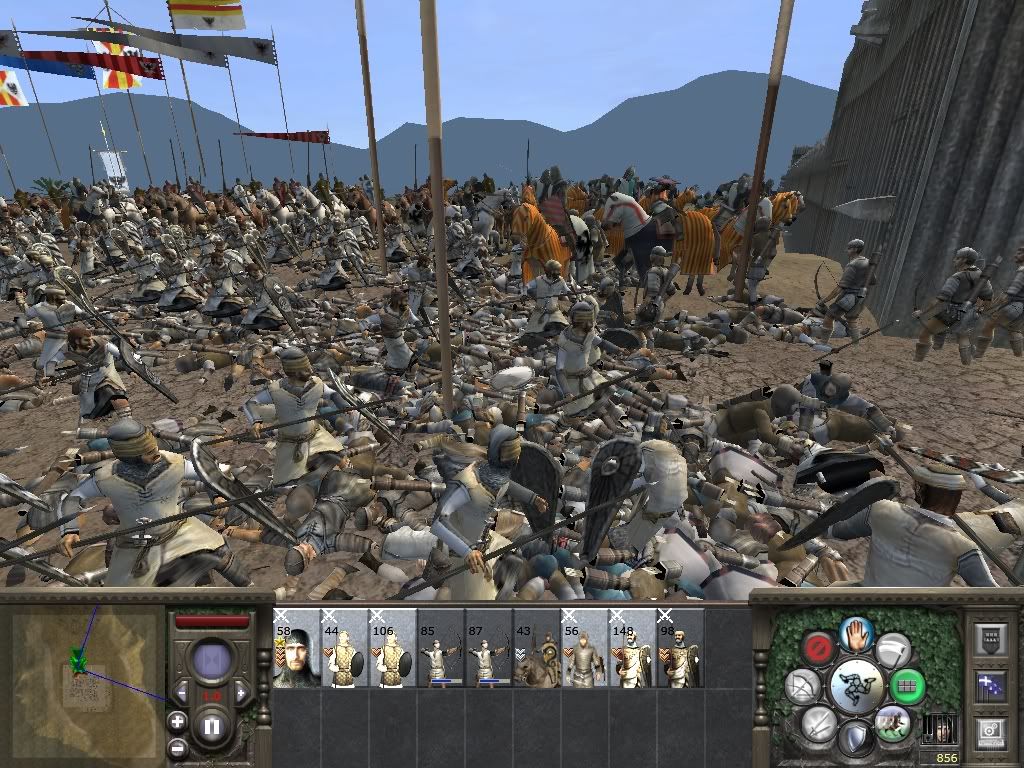Image resolution: width=1024 pixels, height=768 pixels.
Task: Toggle the shield guard mode button
Action: click(855, 739)
